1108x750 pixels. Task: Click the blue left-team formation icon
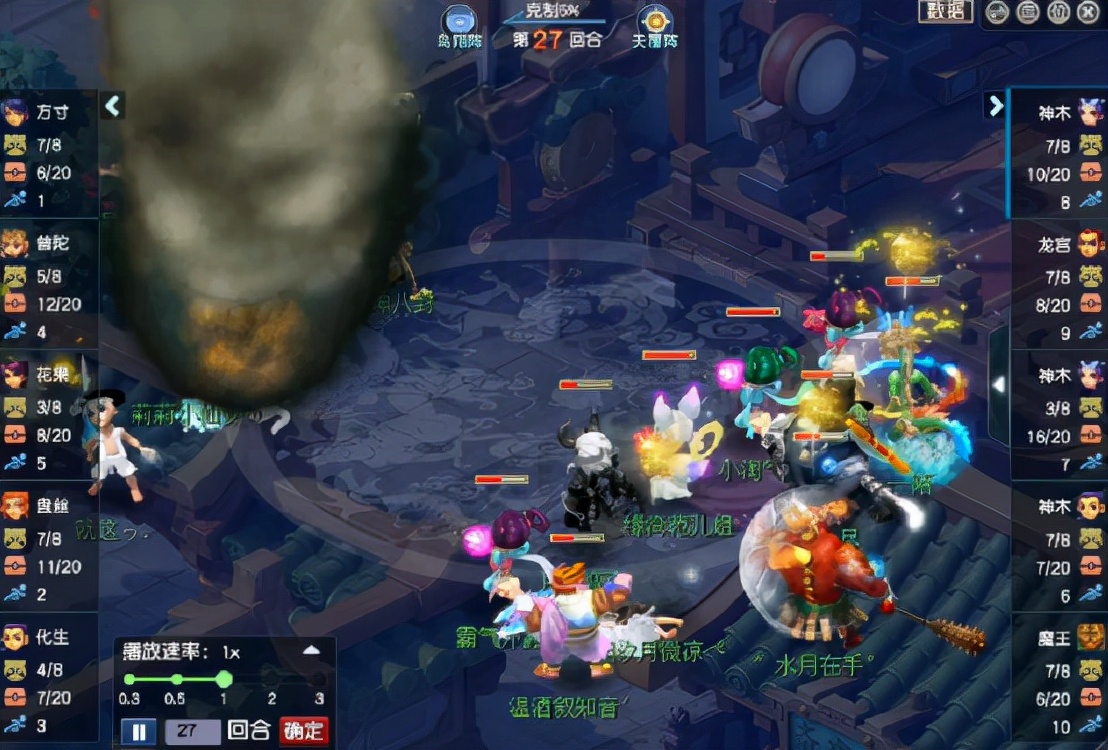pyautogui.click(x=459, y=21)
